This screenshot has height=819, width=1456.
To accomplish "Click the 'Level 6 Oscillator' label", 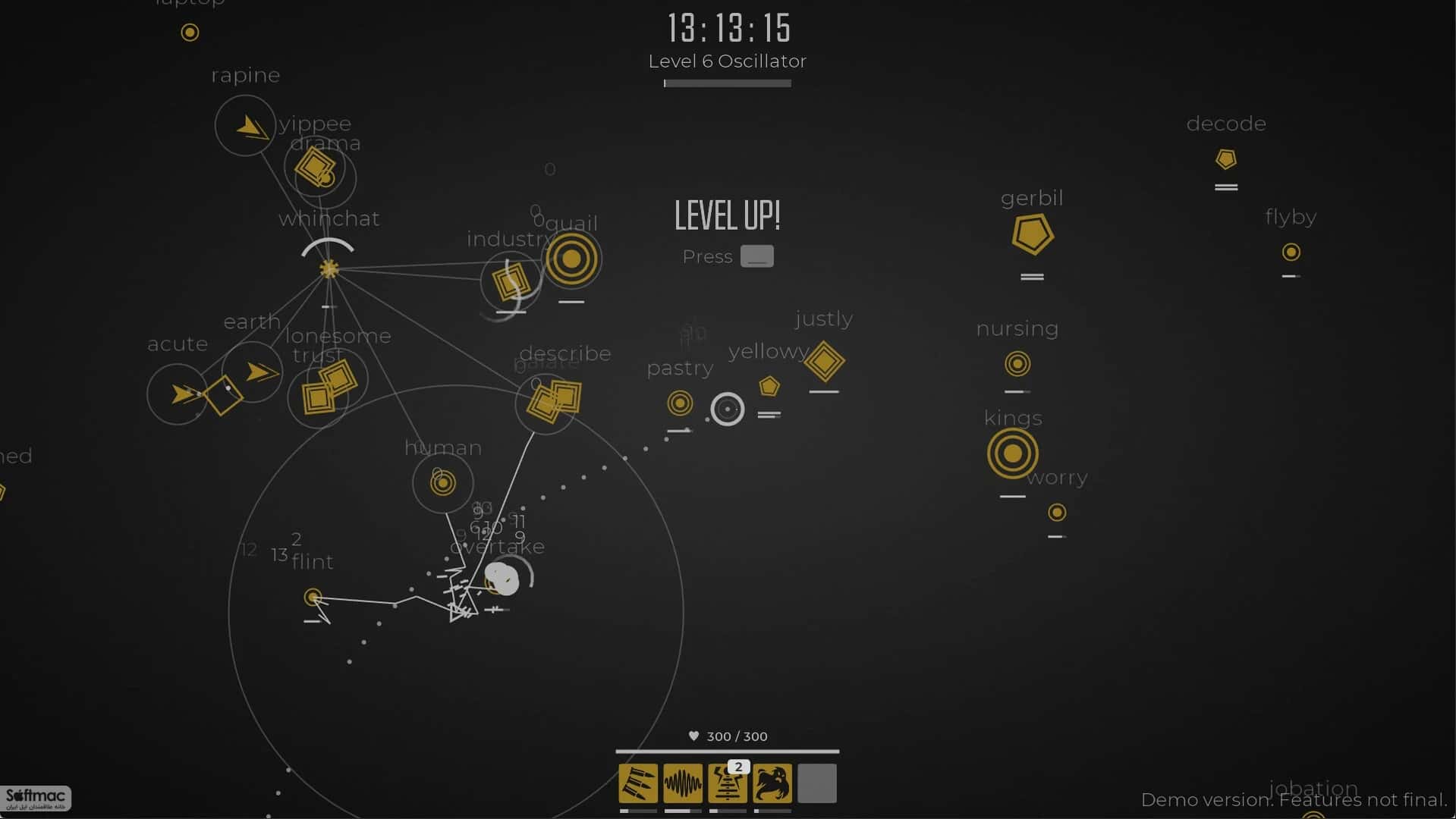I will coord(726,61).
